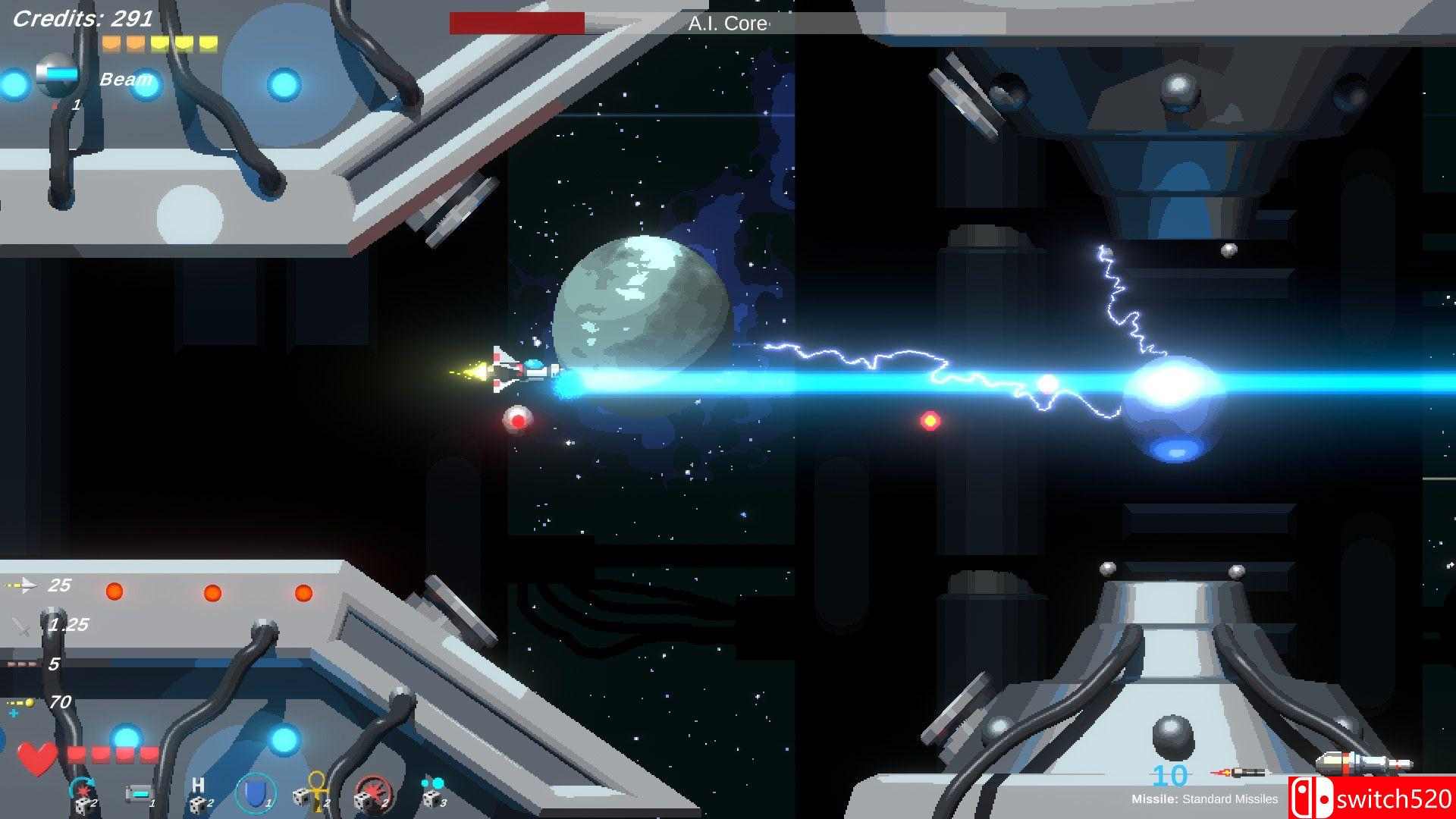Click the switch520 watermark logo
The width and height of the screenshot is (1456, 819).
click(x=1371, y=798)
